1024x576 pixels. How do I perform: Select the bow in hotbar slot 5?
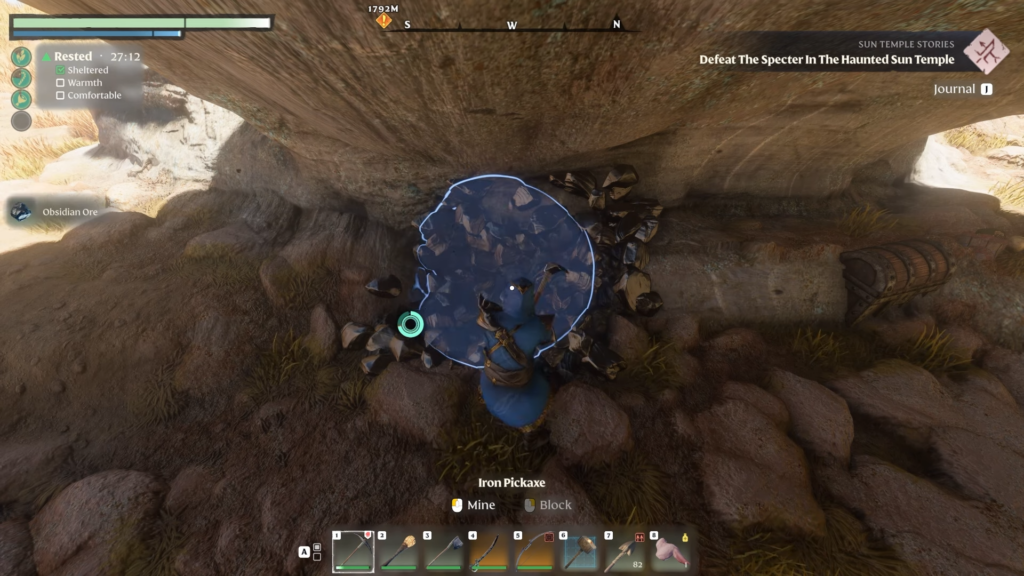[x=535, y=551]
